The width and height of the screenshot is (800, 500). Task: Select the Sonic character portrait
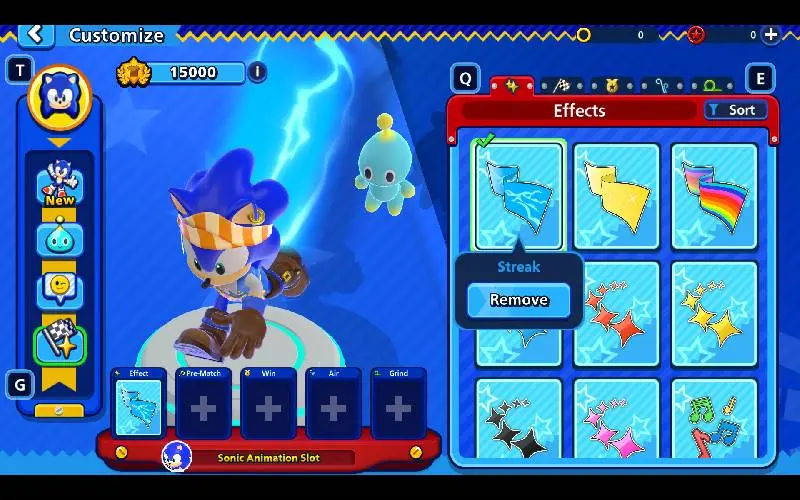[59, 97]
